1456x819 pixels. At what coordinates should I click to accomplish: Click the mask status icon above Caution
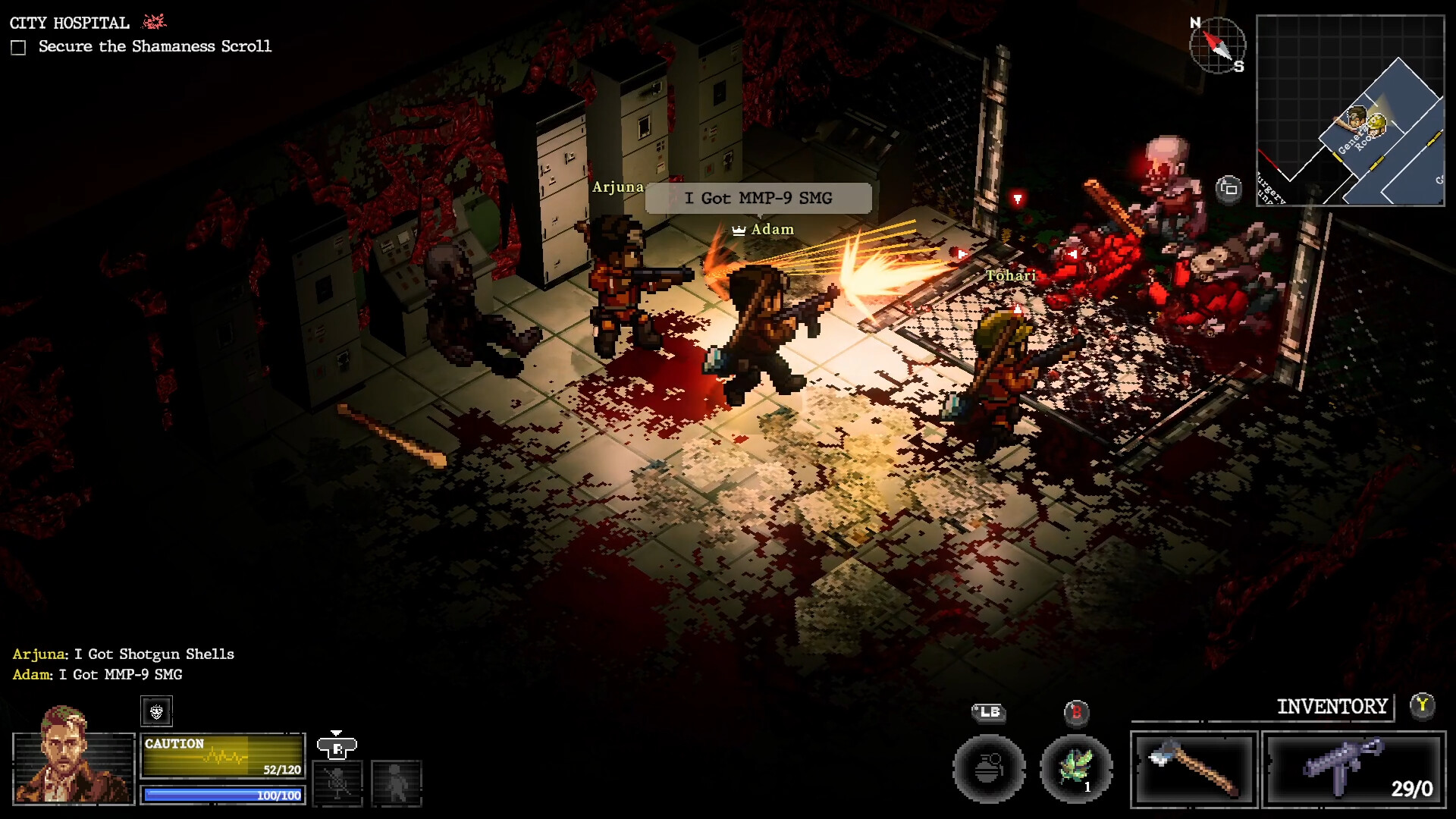tap(156, 711)
